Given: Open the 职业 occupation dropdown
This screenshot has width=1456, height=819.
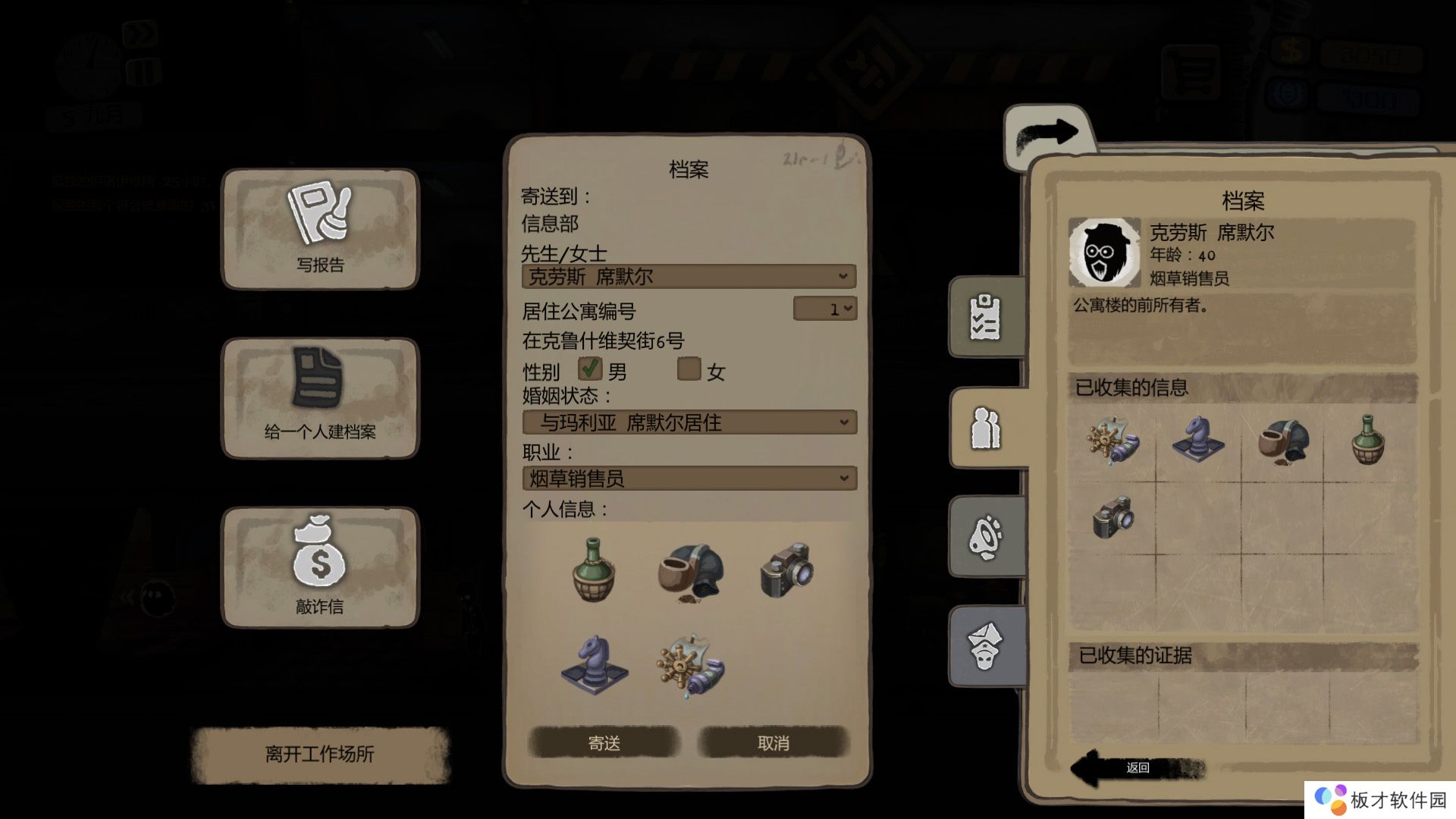Looking at the screenshot, I should coord(689,479).
